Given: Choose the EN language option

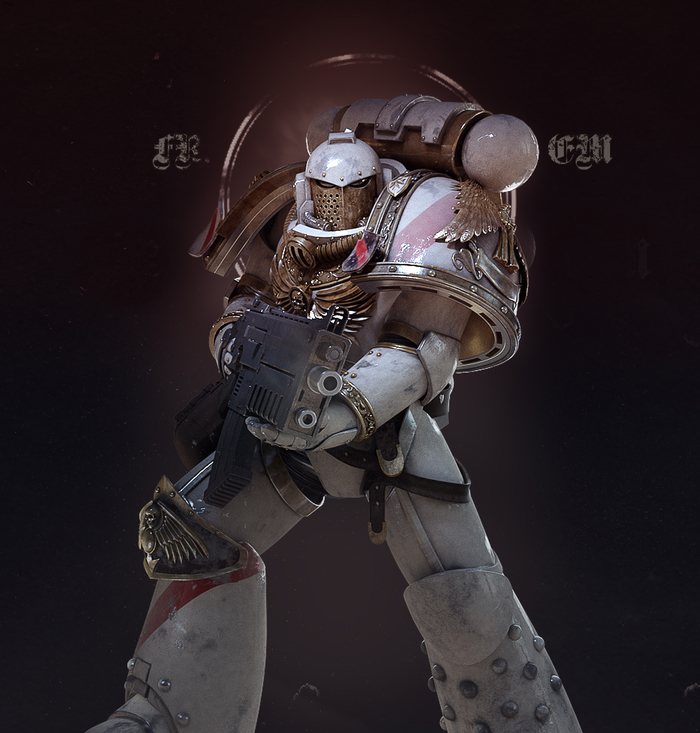Looking at the screenshot, I should (x=579, y=151).
